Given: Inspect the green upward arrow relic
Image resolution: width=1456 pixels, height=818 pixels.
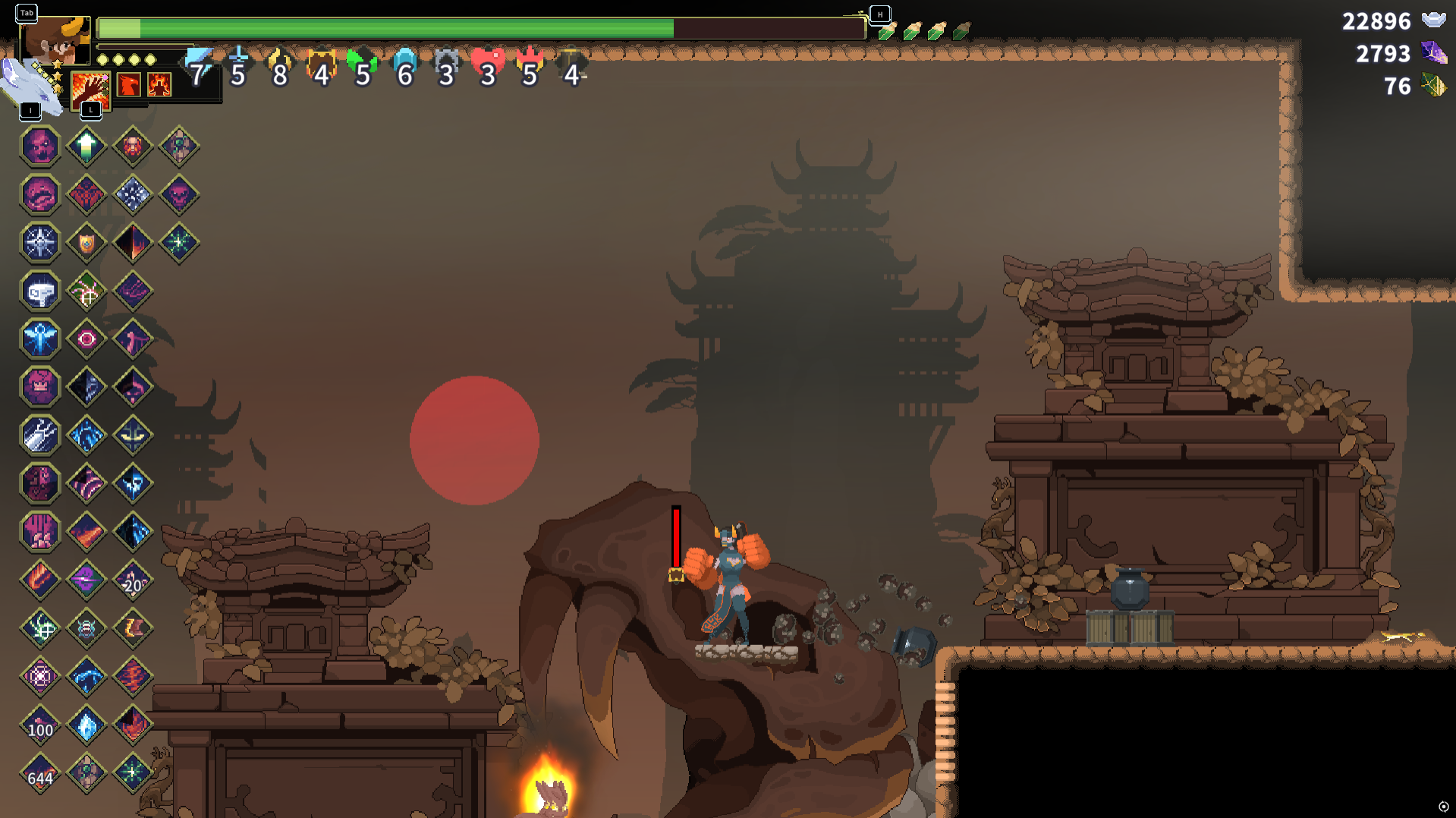Looking at the screenshot, I should [x=86, y=146].
